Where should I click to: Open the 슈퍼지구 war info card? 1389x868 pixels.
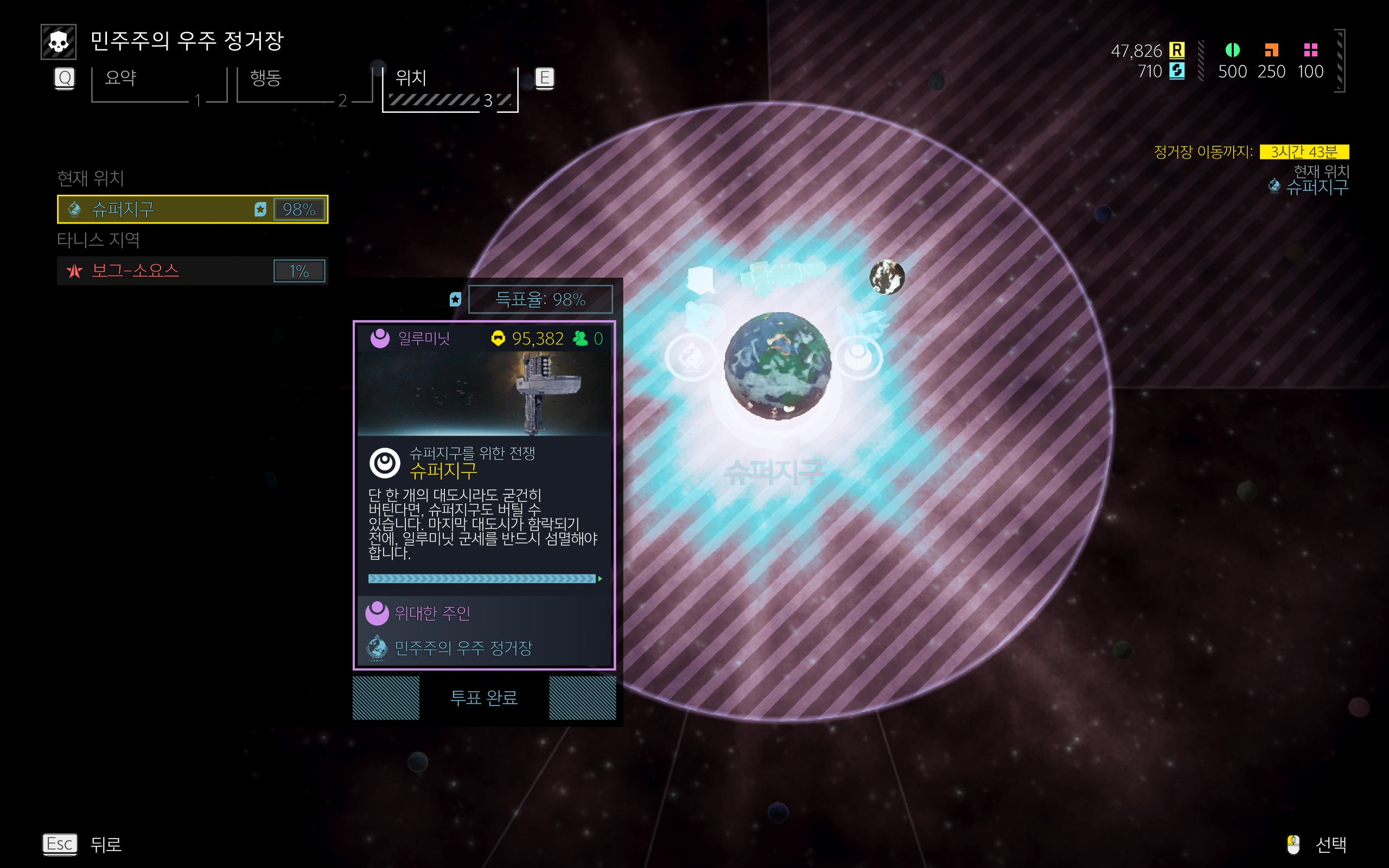pyautogui.click(x=484, y=495)
